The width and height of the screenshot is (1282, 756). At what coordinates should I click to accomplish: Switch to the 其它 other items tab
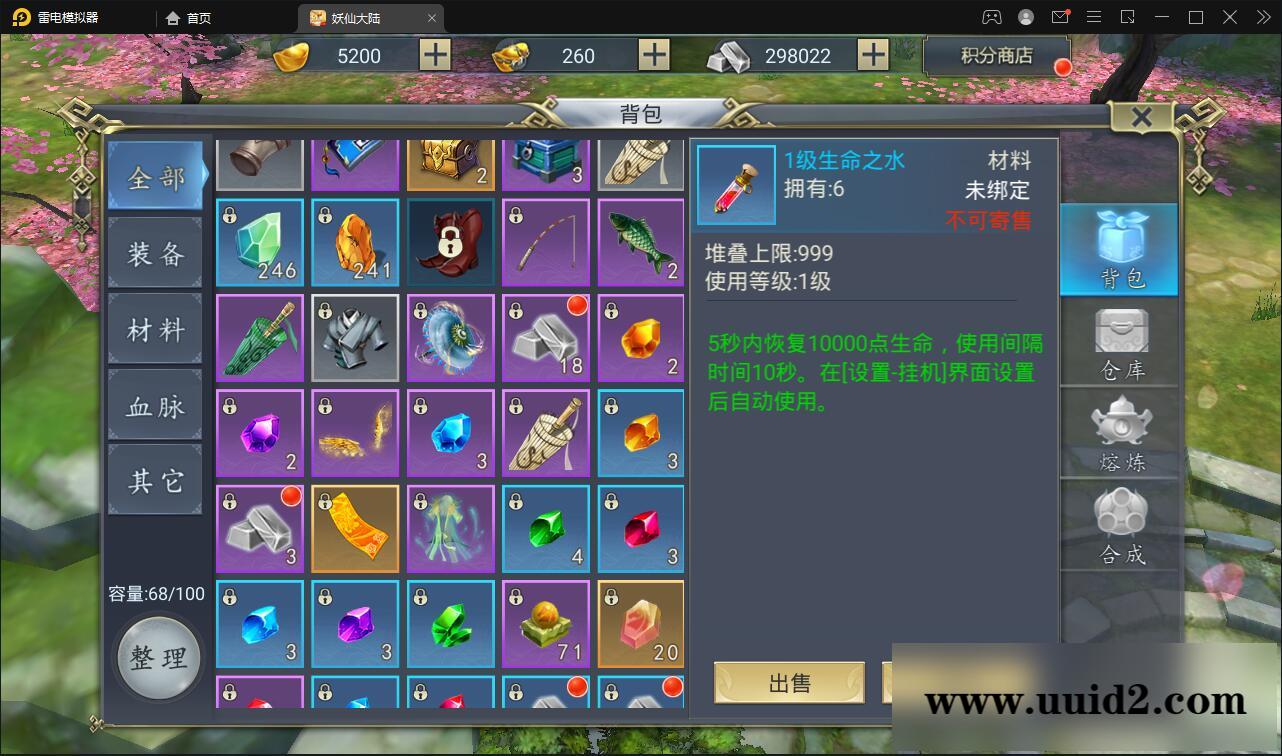coord(155,480)
